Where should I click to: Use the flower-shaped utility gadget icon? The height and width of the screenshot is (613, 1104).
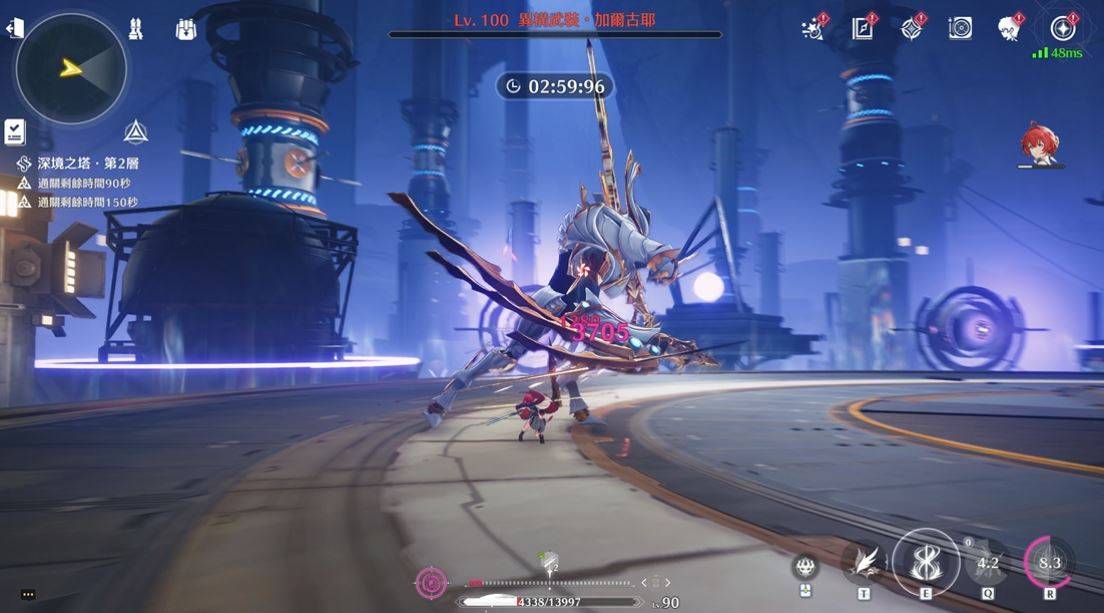pyautogui.click(x=805, y=566)
